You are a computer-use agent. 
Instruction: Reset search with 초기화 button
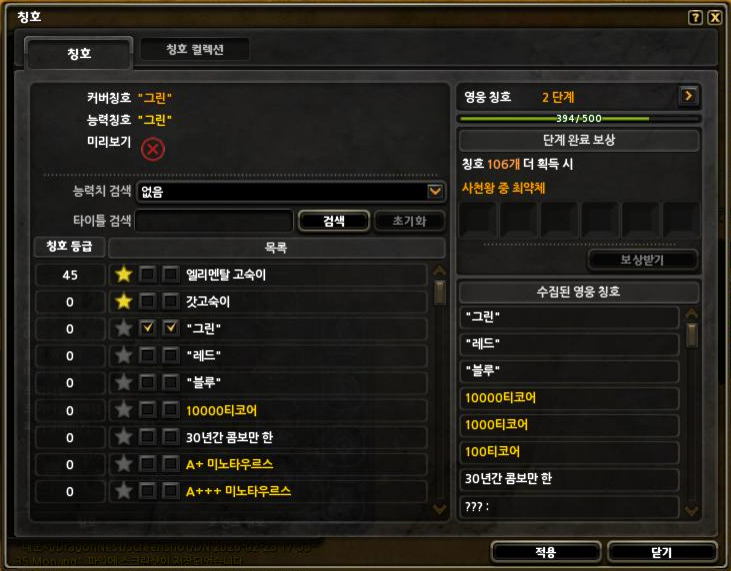(408, 220)
